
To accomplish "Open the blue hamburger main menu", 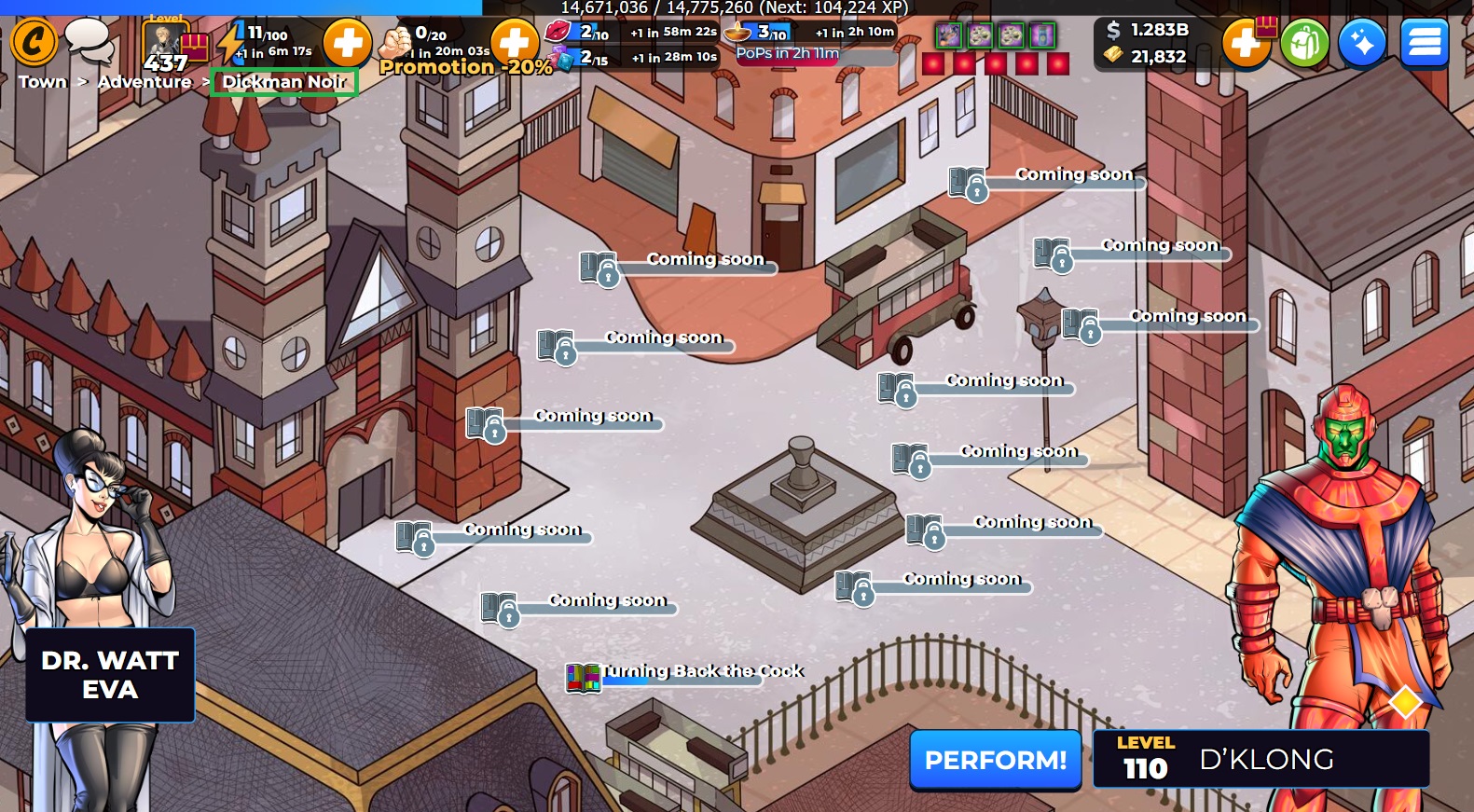I will 1424,43.
